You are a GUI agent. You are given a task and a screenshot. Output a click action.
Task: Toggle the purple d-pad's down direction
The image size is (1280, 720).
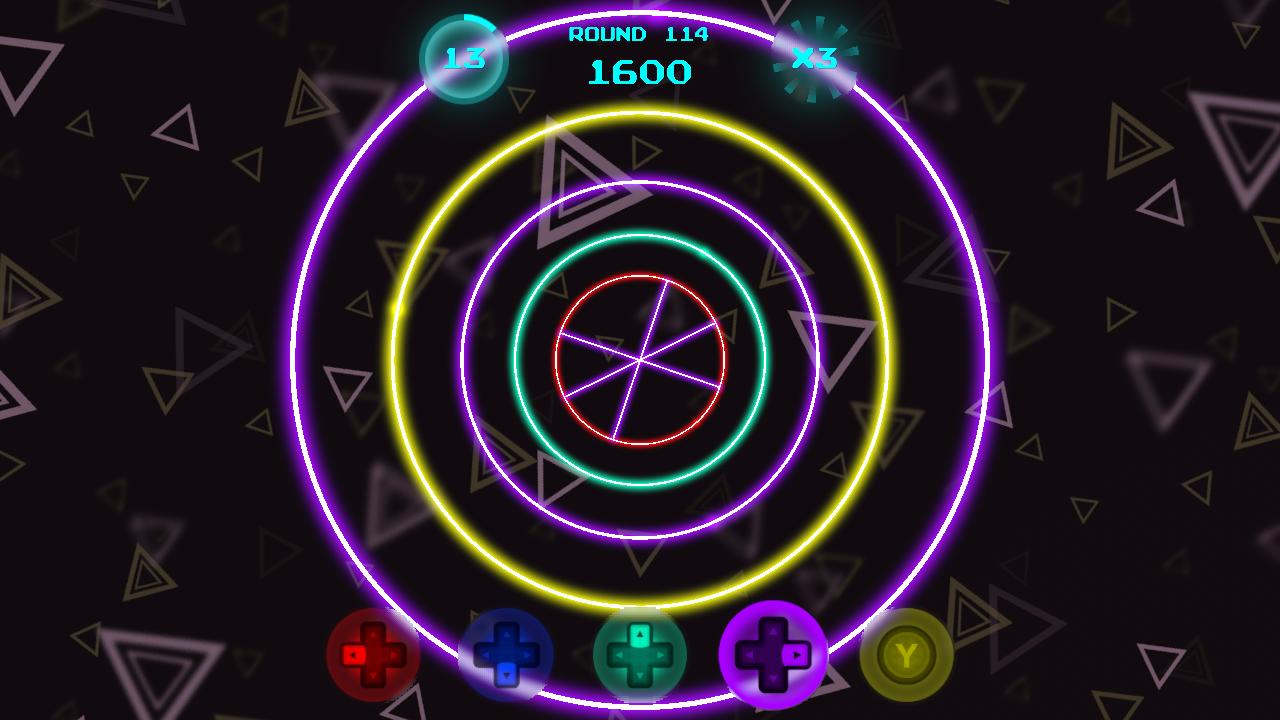771,678
